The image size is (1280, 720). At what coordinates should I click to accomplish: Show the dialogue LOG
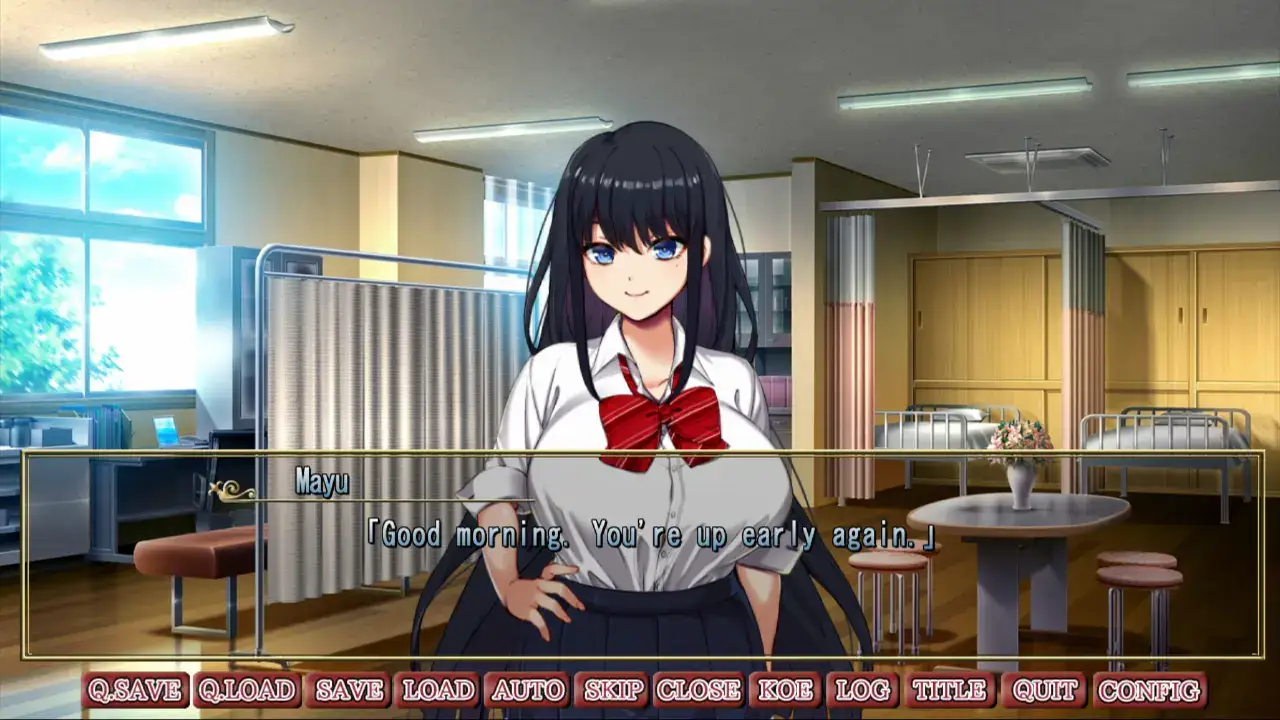pos(862,690)
